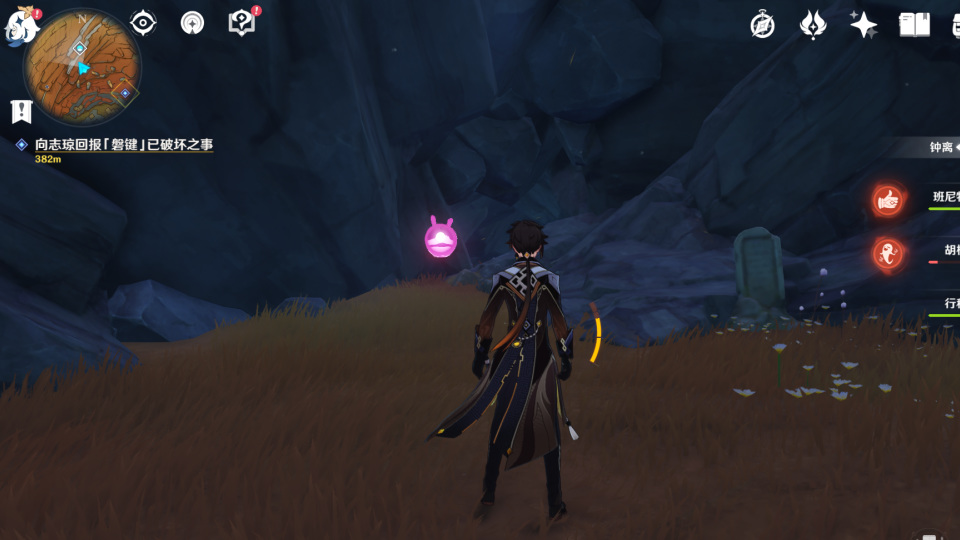
Task: Open the winged battle pass icon
Action: [x=813, y=25]
